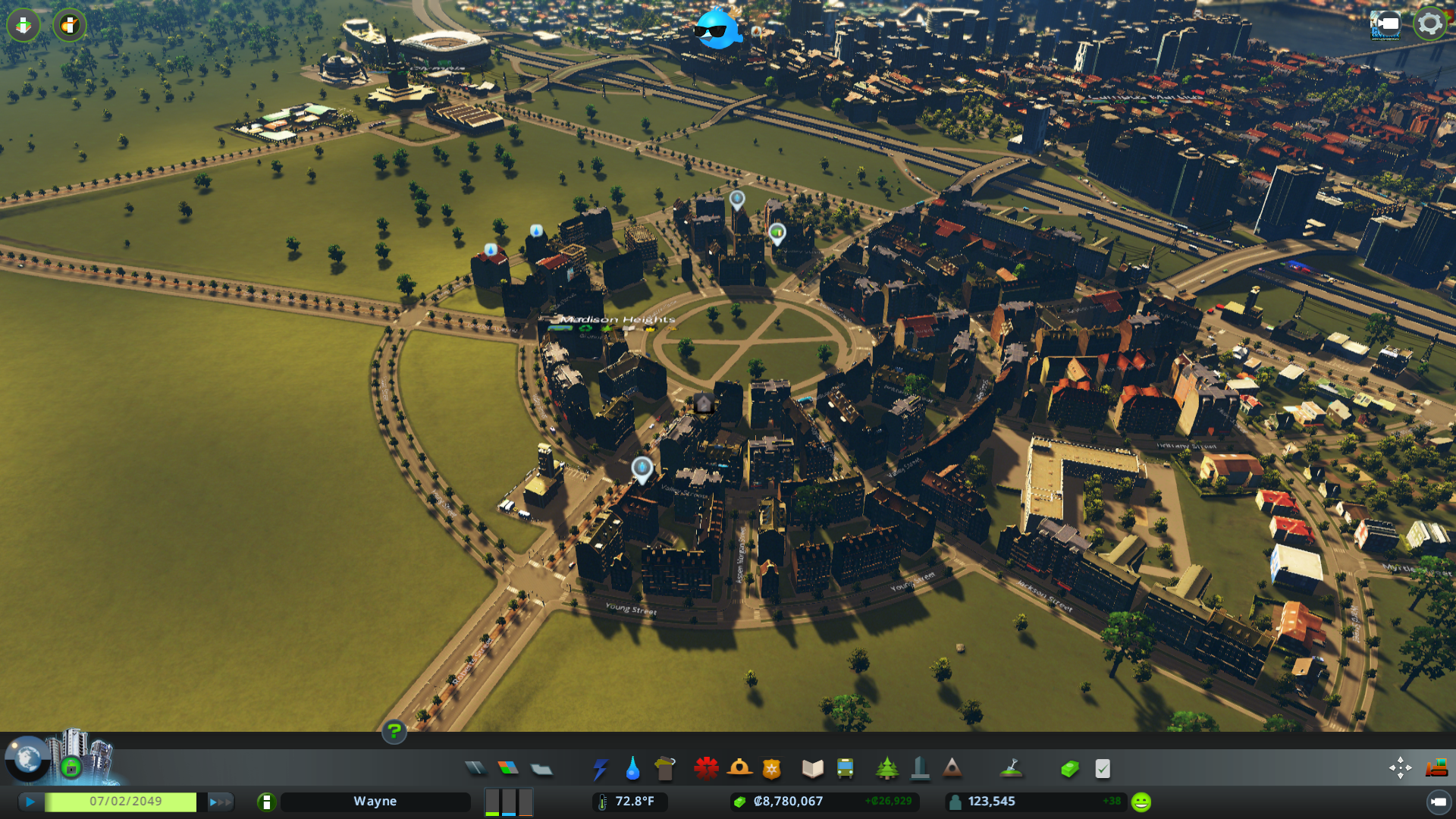
Task: Open Water and Sewage droplet menu
Action: 632,769
